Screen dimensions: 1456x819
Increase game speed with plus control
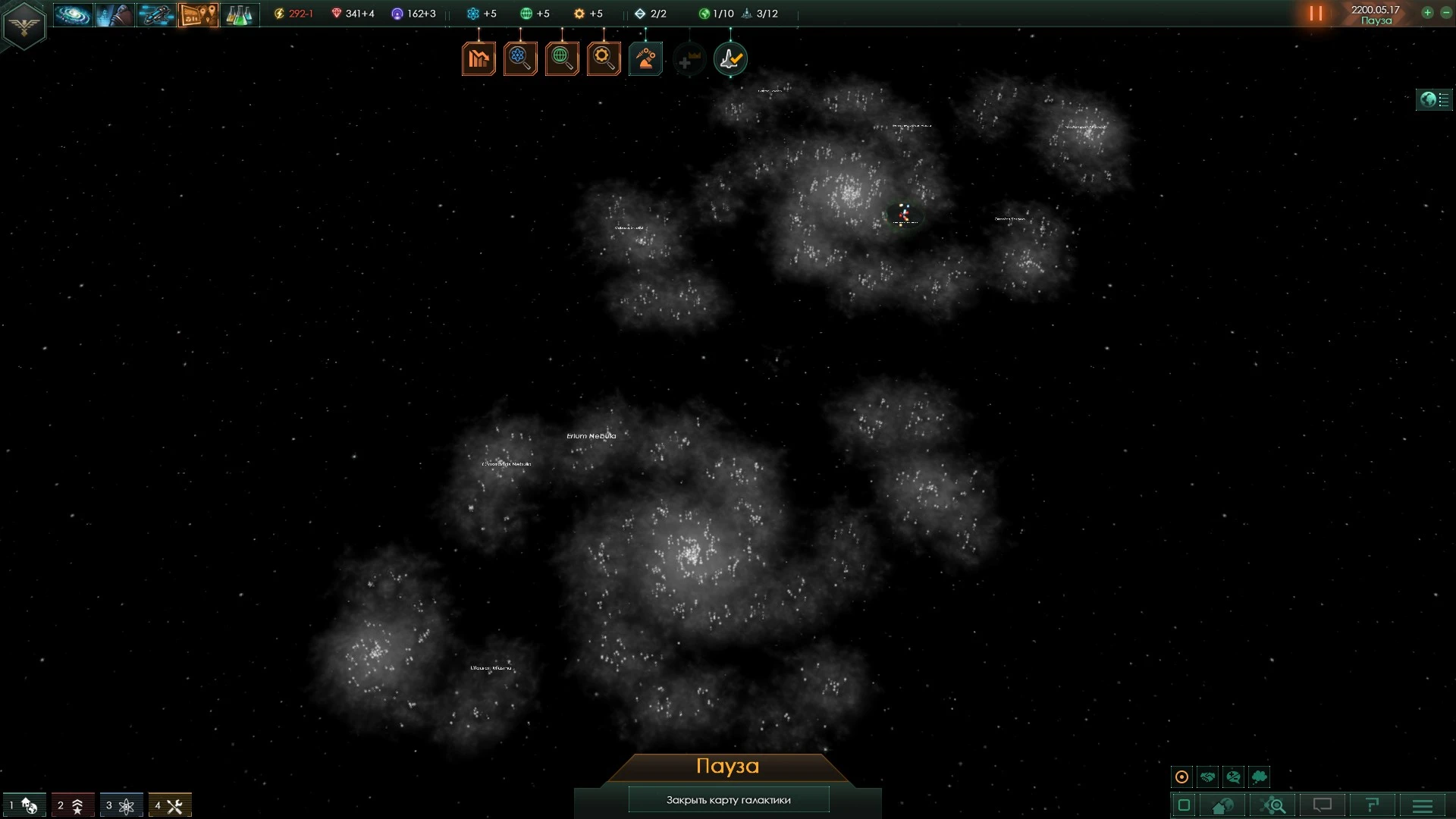[1426, 13]
